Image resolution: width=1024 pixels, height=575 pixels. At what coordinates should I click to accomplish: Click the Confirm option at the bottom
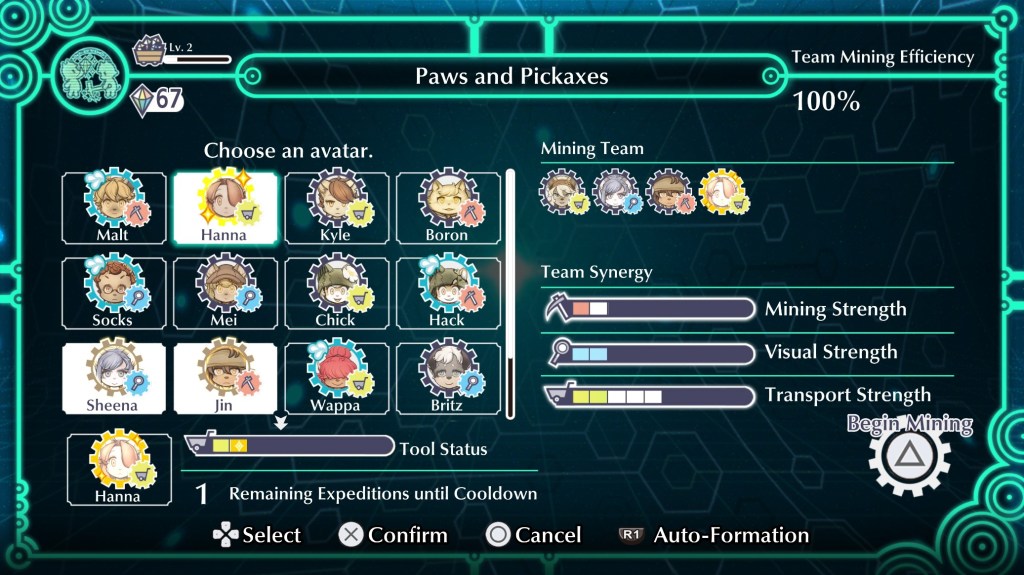tap(392, 535)
